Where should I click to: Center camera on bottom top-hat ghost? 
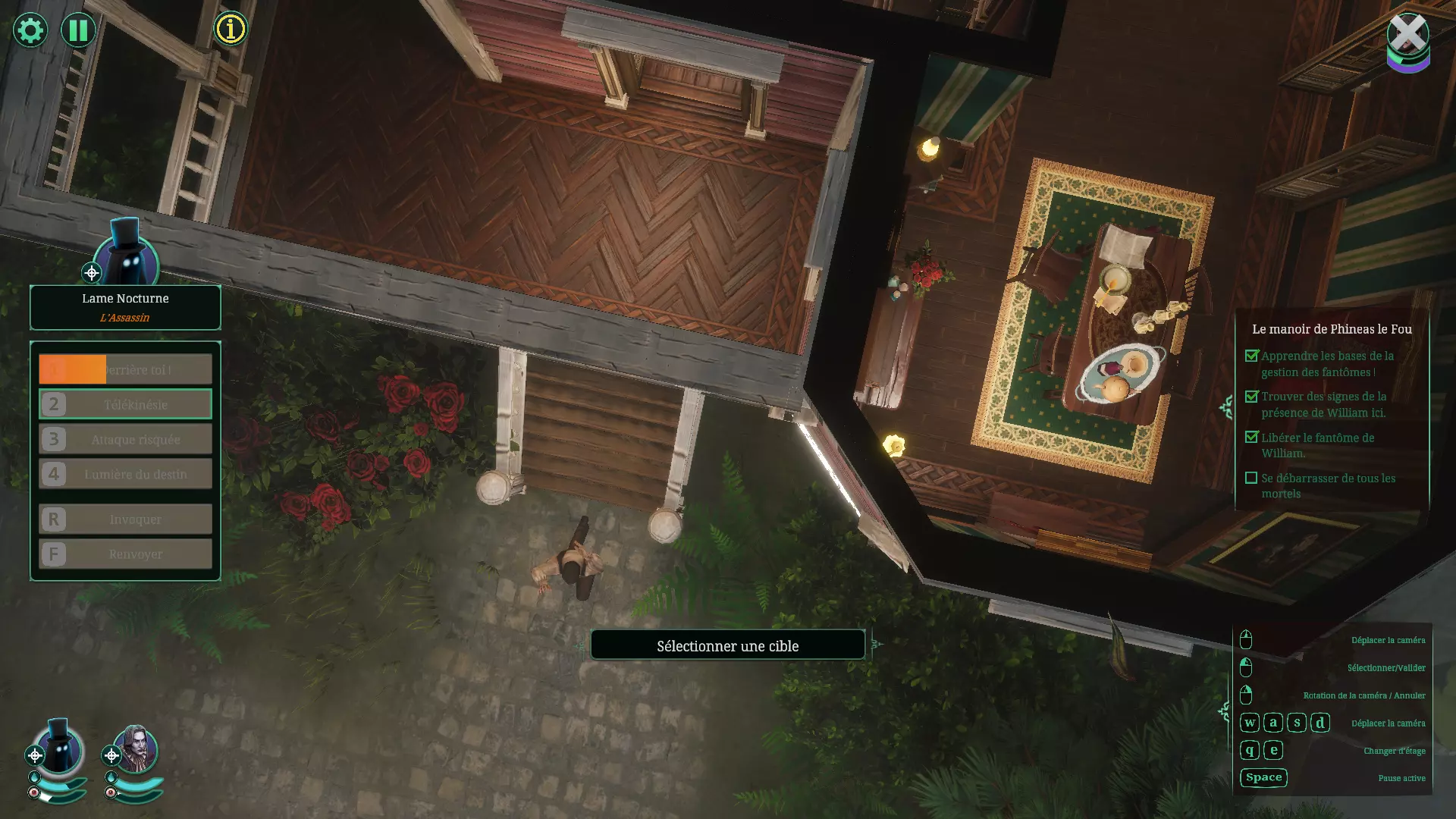[x=35, y=755]
